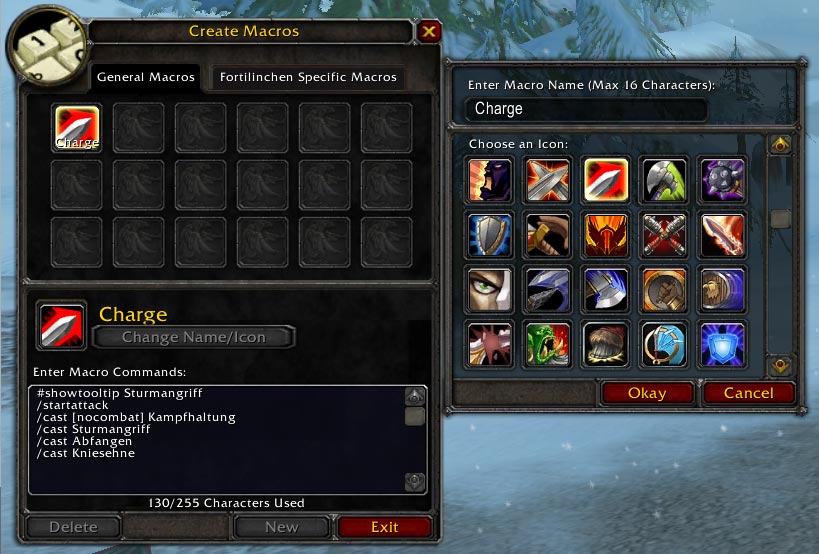Click the icon list scroll-down arrow
This screenshot has width=819, height=554.
click(781, 365)
